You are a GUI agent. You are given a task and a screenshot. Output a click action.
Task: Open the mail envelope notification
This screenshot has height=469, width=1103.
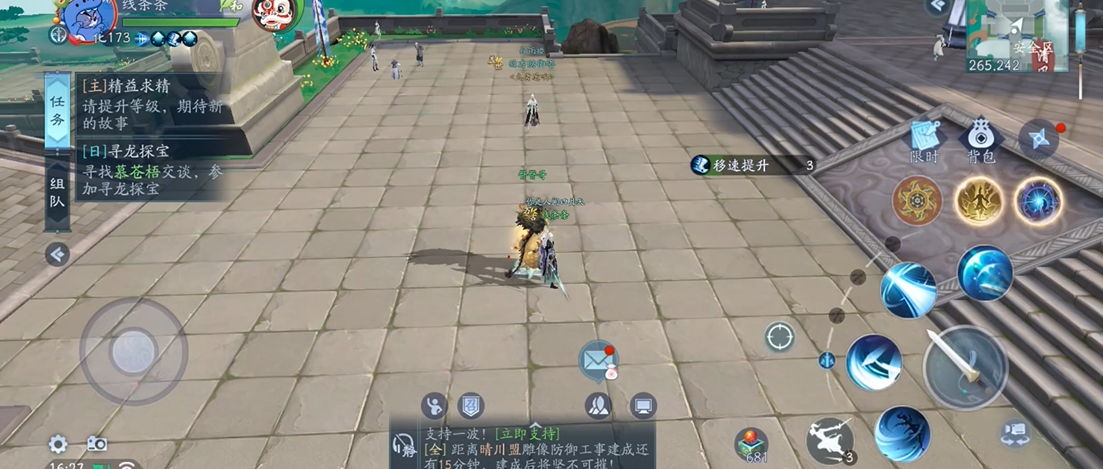click(x=597, y=357)
